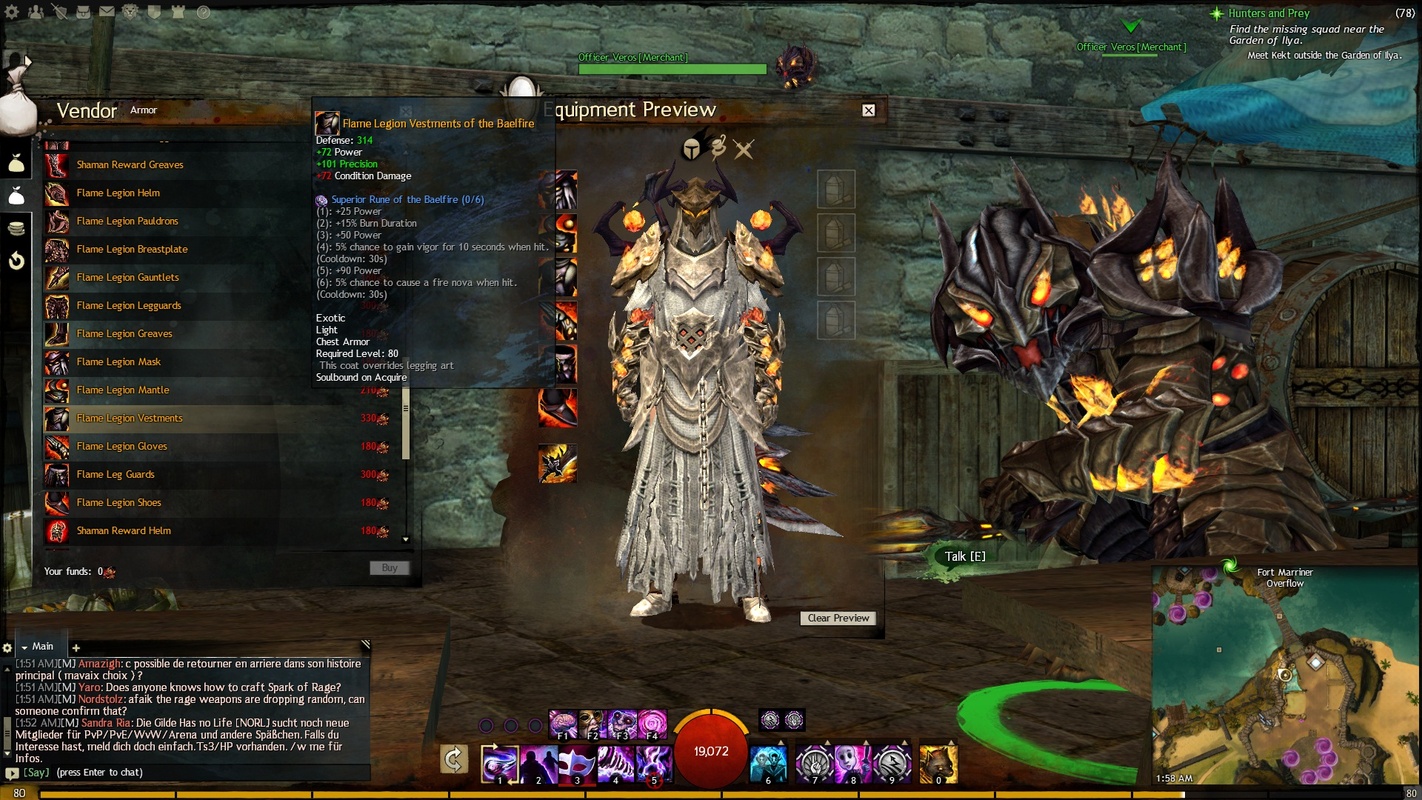Select Flame Legion Helm in vendor list
Image resolution: width=1422 pixels, height=800 pixels.
tap(118, 193)
